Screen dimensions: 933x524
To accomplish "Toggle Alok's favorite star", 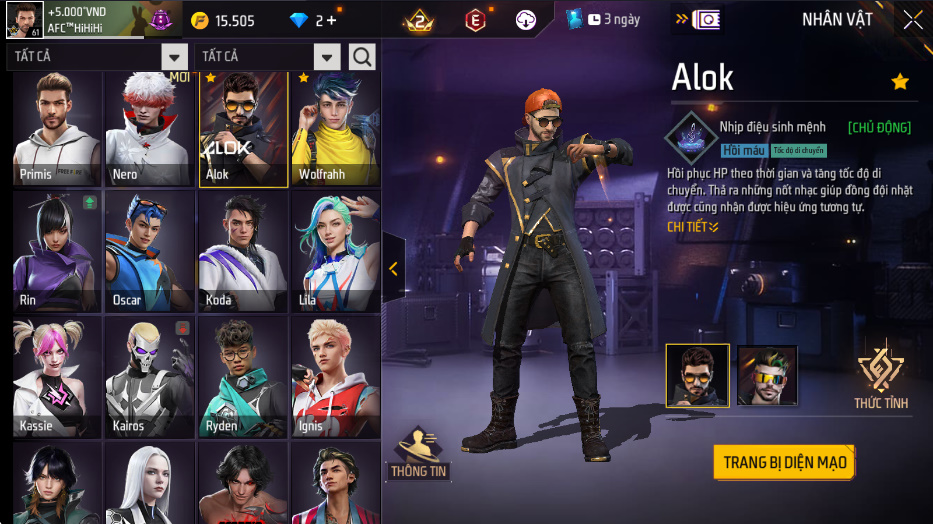I will tap(900, 82).
